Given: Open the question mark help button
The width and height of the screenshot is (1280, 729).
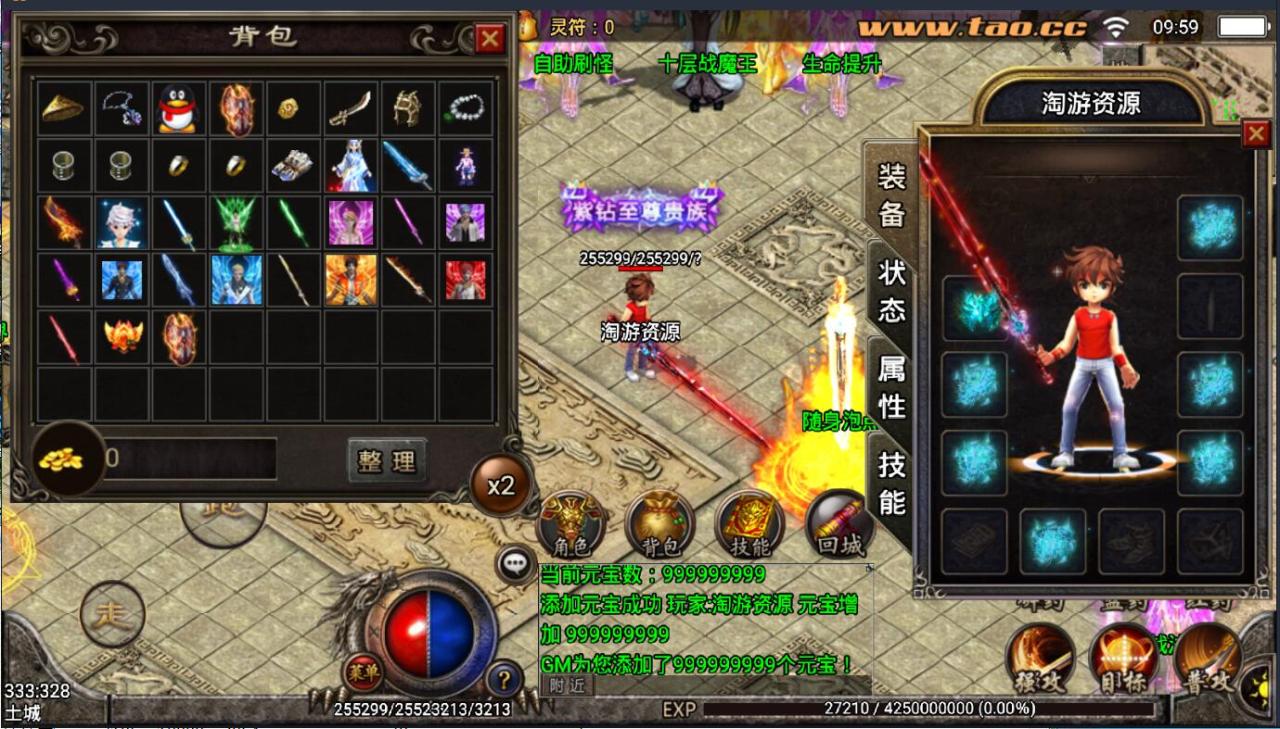Looking at the screenshot, I should 504,680.
